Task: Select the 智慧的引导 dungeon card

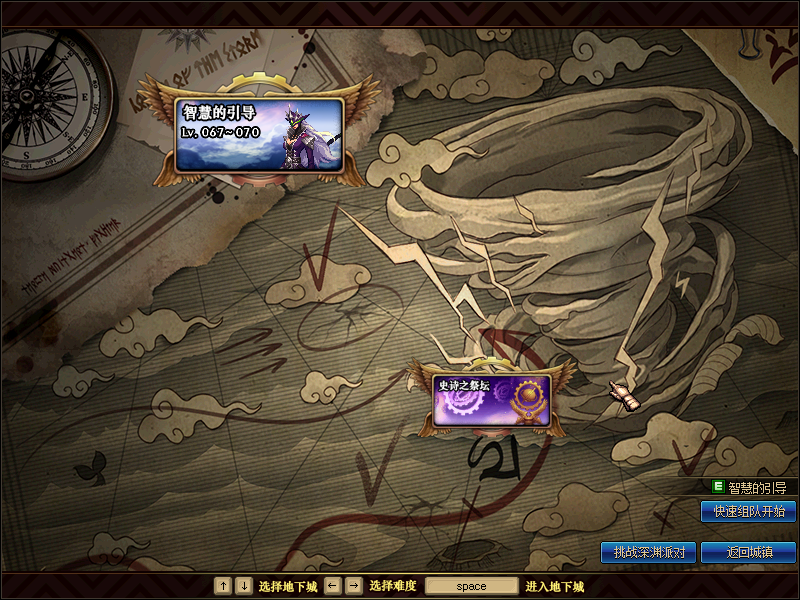Action: tap(259, 133)
